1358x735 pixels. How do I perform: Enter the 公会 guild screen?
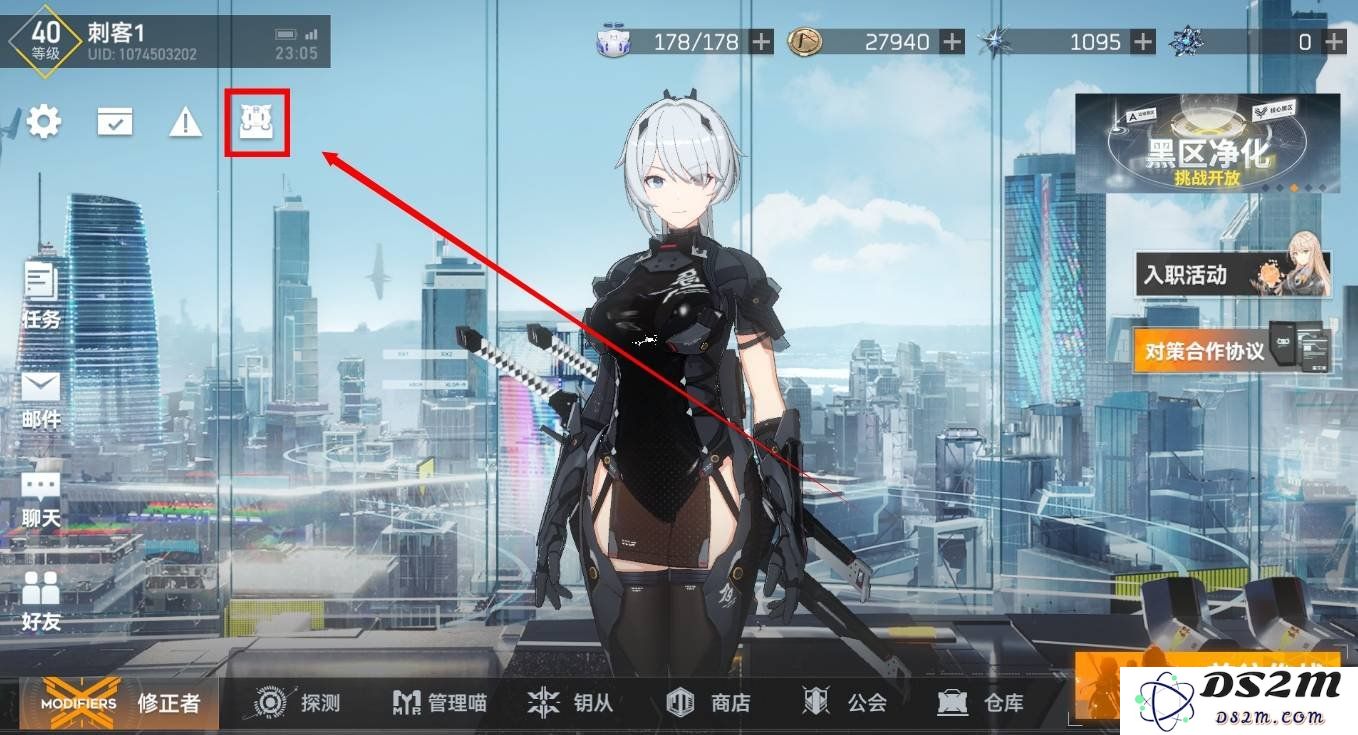[845, 703]
